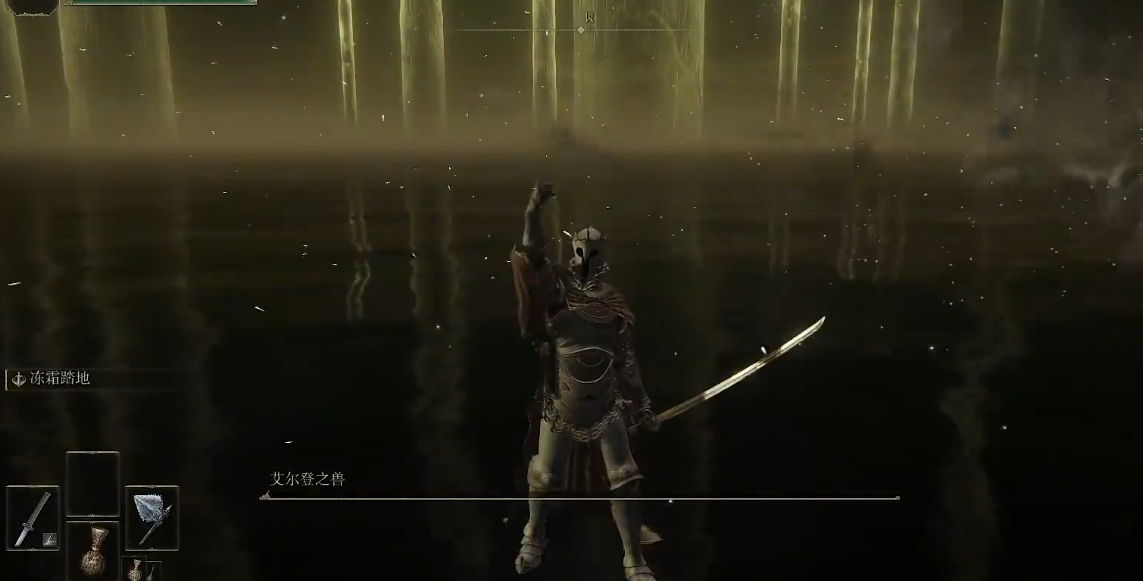1143x581 pixels.
Task: Select the icy axe weapon slot
Action: click(152, 516)
